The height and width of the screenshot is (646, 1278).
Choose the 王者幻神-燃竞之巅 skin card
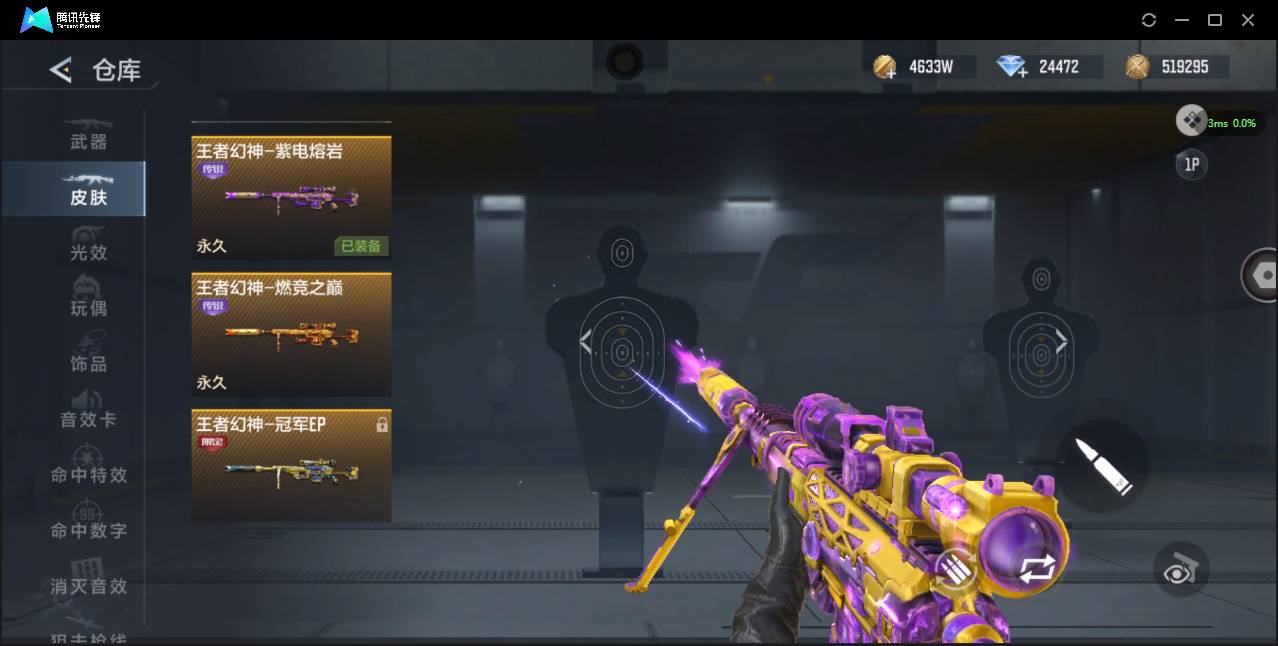coord(291,335)
